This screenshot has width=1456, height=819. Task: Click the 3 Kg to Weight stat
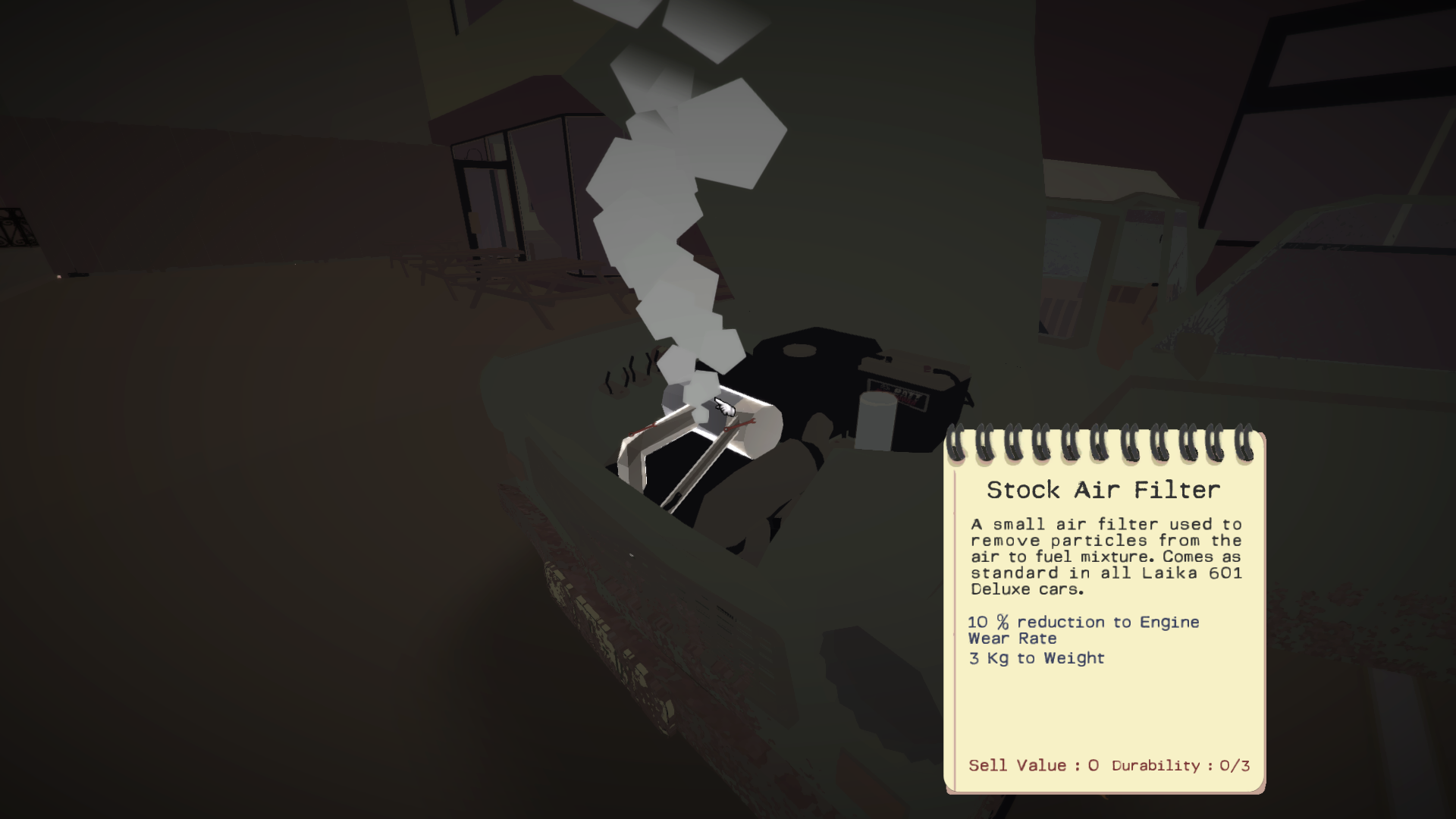(x=1035, y=658)
